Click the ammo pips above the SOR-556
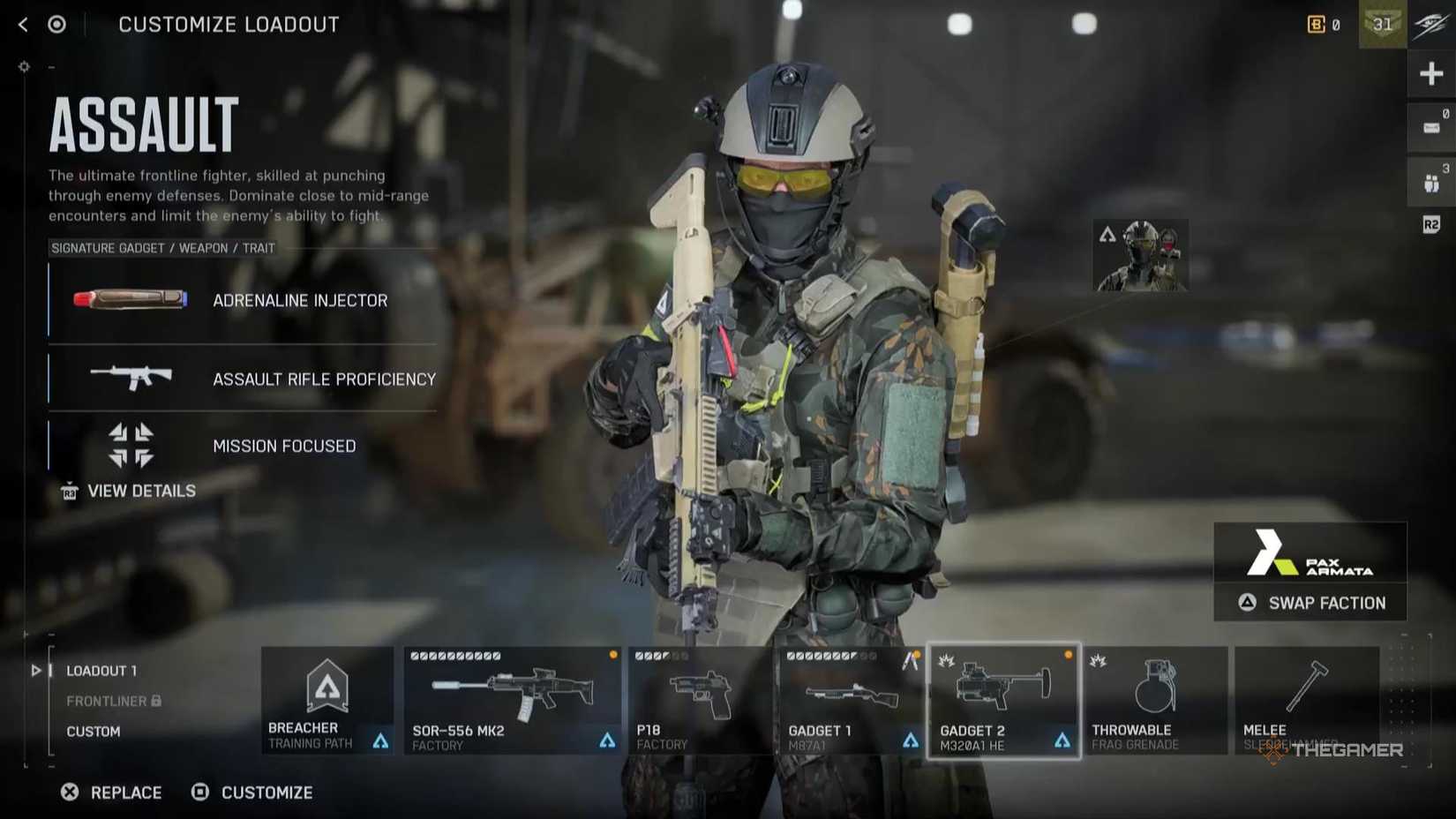Viewport: 1456px width, 819px height. point(454,655)
